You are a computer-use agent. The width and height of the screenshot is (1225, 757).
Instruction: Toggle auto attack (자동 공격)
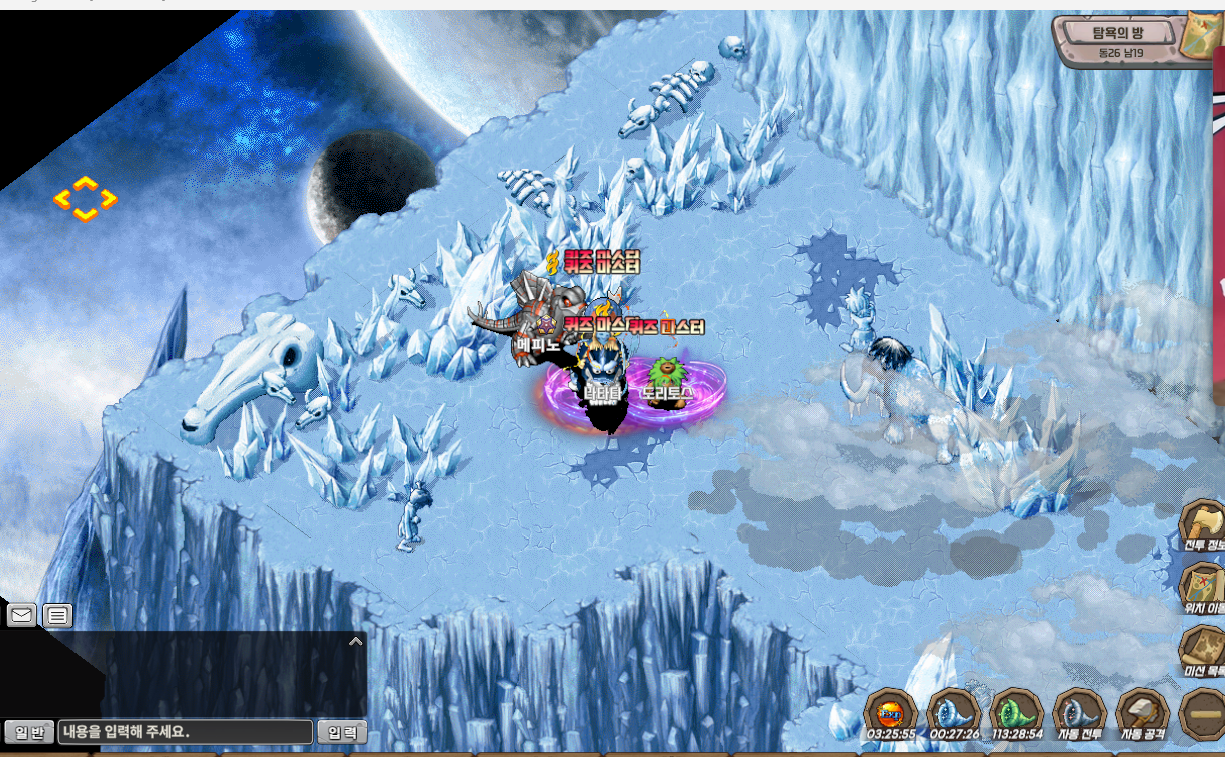[1142, 714]
